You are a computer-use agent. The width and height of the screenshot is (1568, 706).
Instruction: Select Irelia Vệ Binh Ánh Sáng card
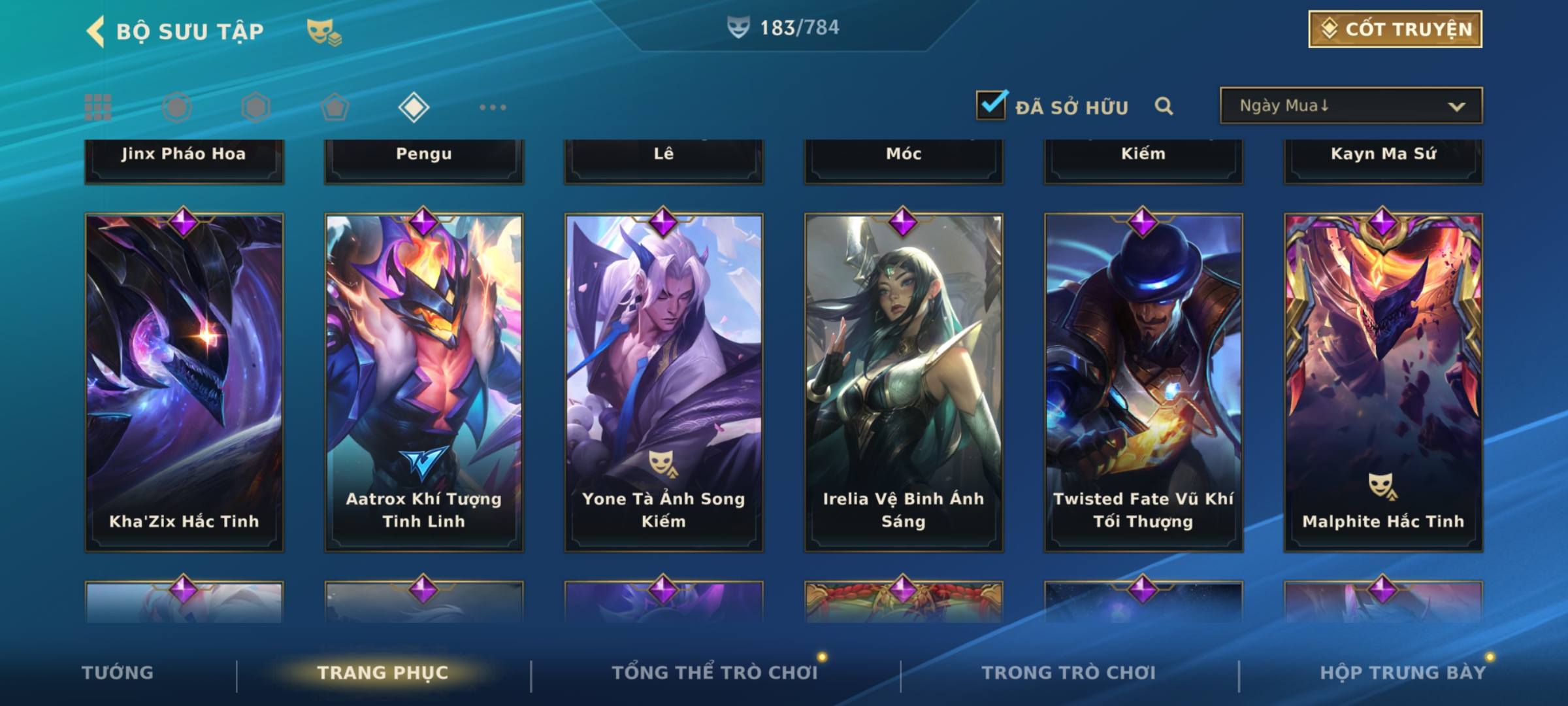coord(904,382)
